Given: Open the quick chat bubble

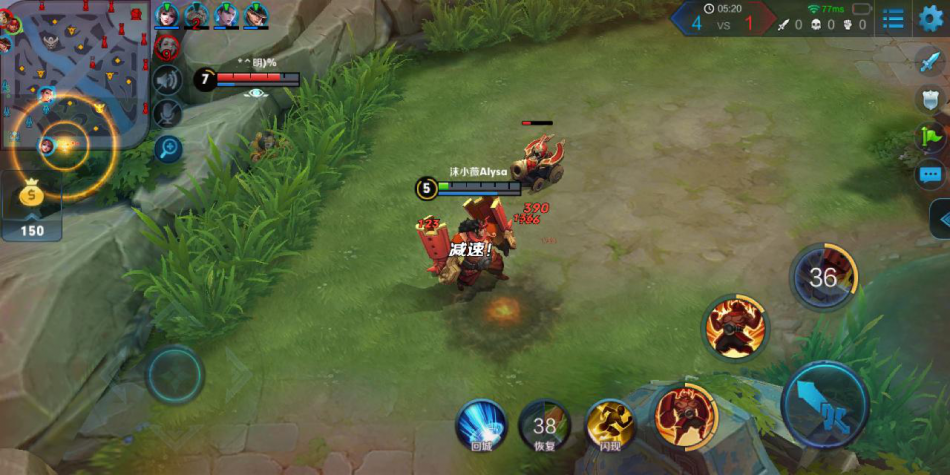Looking at the screenshot, I should (930, 174).
